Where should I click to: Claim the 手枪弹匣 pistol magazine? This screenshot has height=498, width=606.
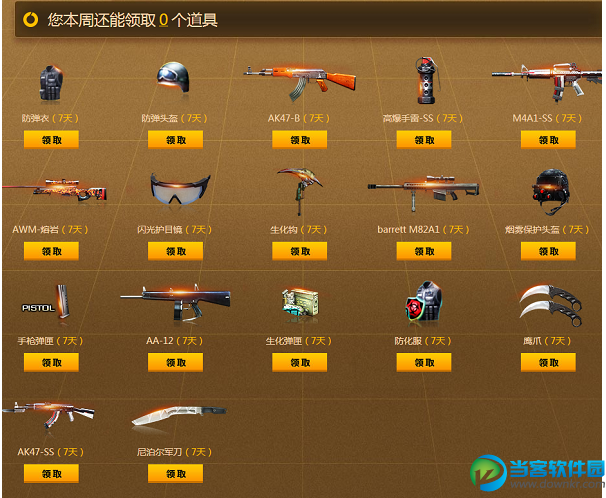[x=51, y=362]
